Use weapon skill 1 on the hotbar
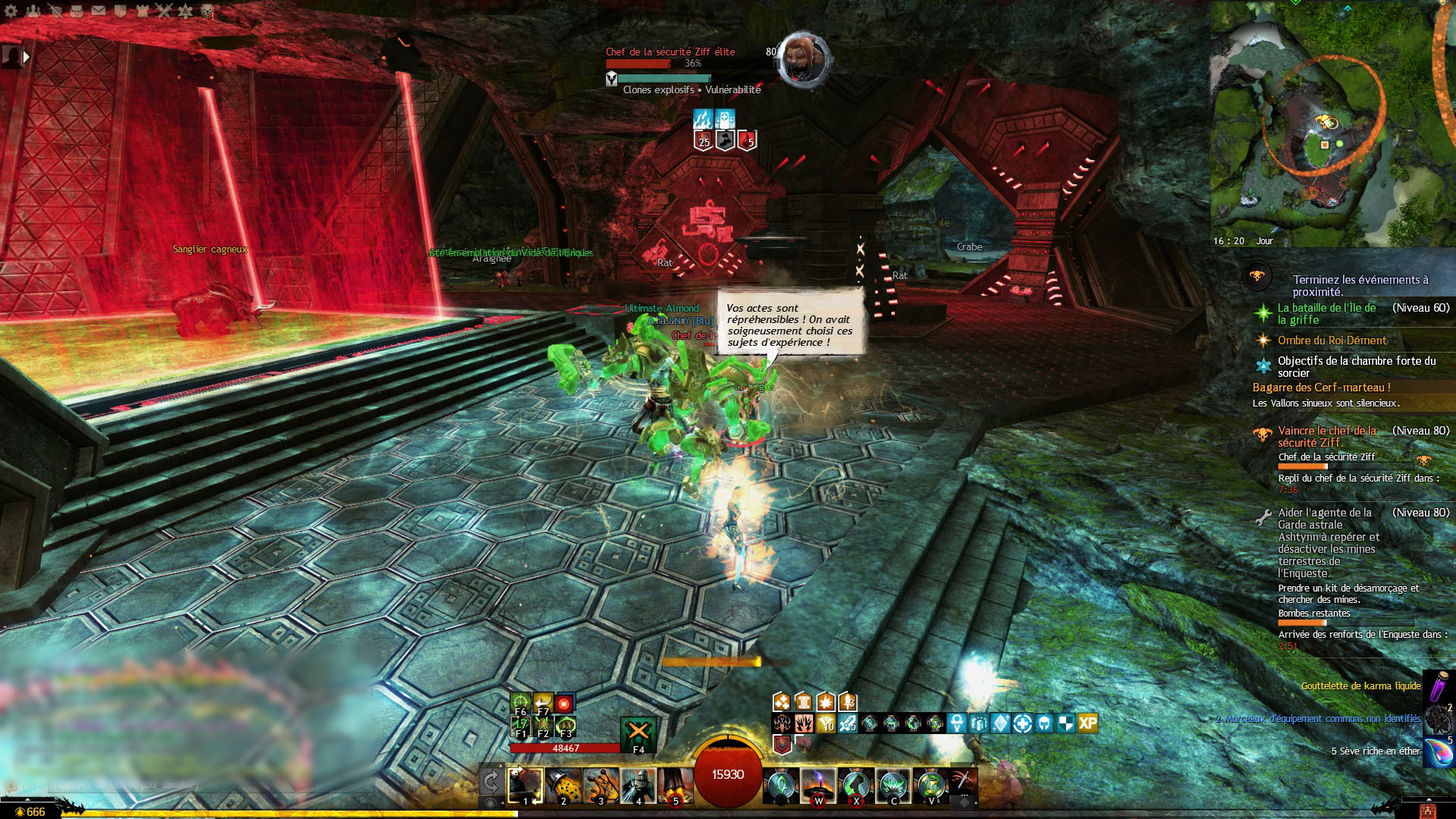The height and width of the screenshot is (819, 1456). [525, 786]
